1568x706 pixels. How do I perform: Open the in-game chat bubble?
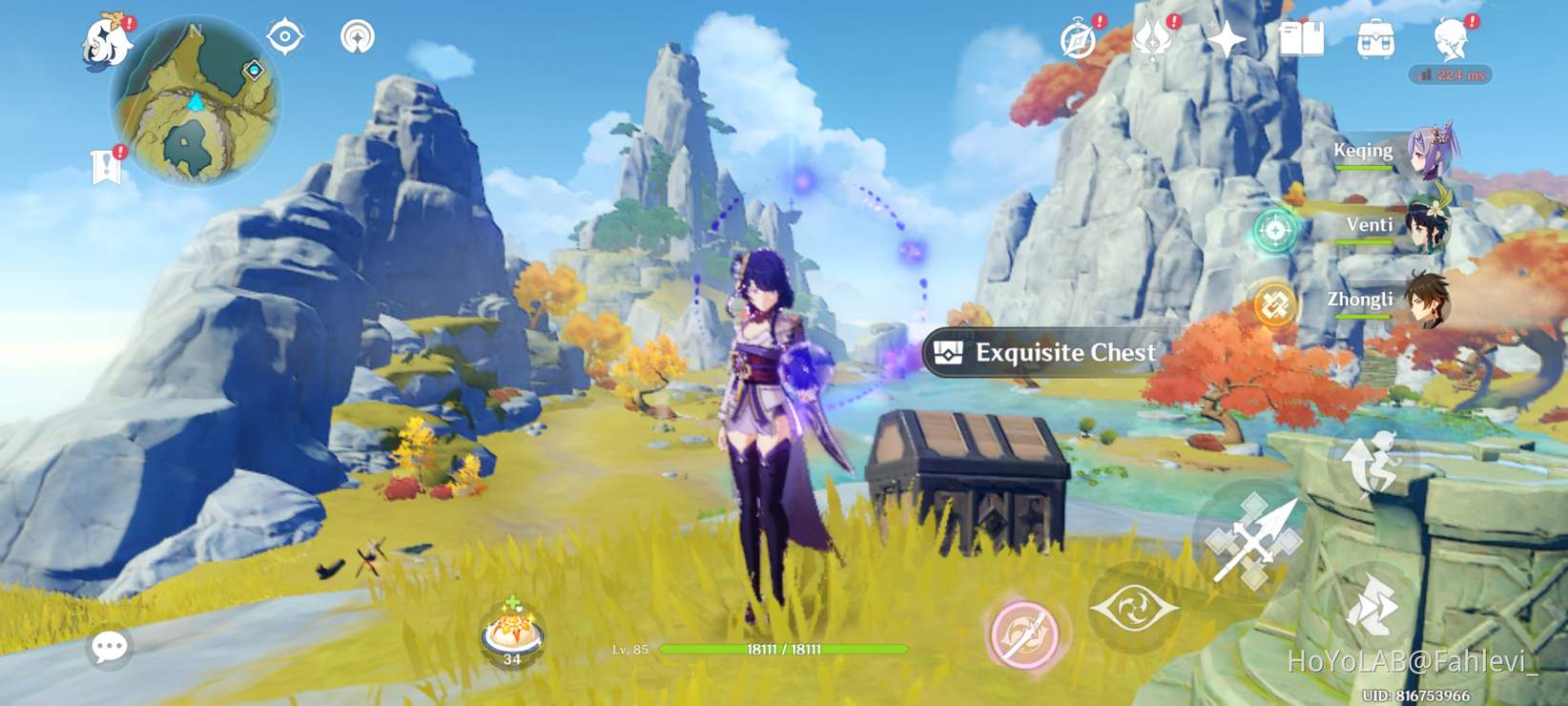coord(111,647)
